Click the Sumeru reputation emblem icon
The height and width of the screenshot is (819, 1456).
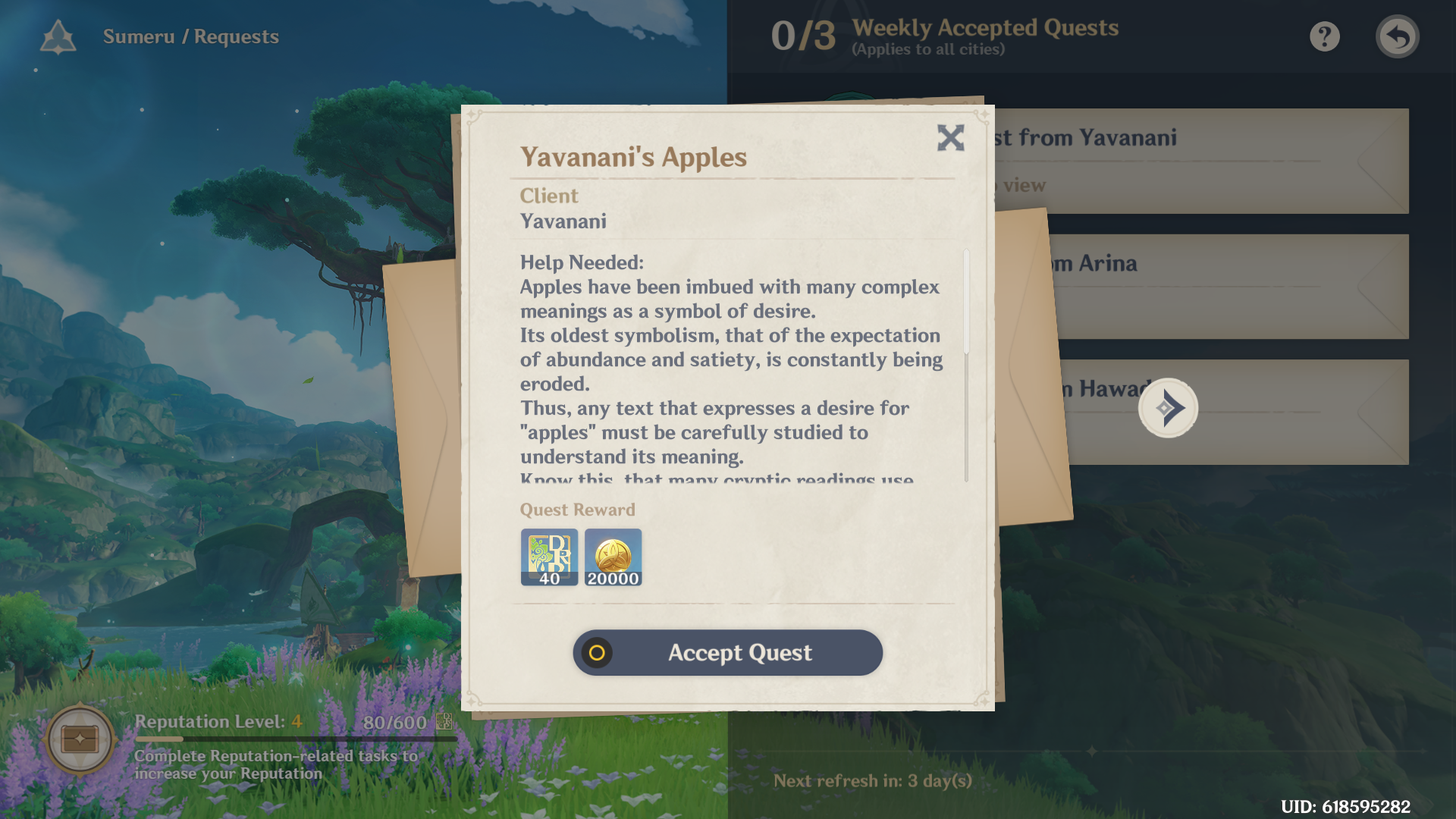(58, 36)
